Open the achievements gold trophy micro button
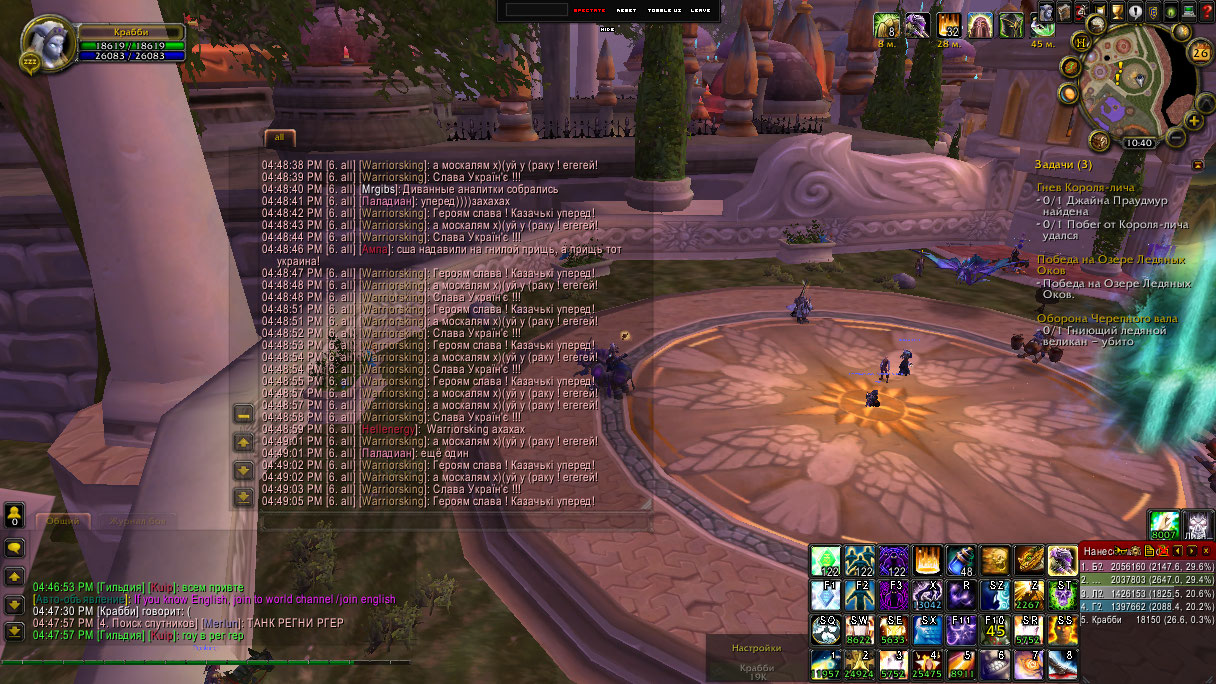This screenshot has height=684, width=1216. tap(1118, 12)
